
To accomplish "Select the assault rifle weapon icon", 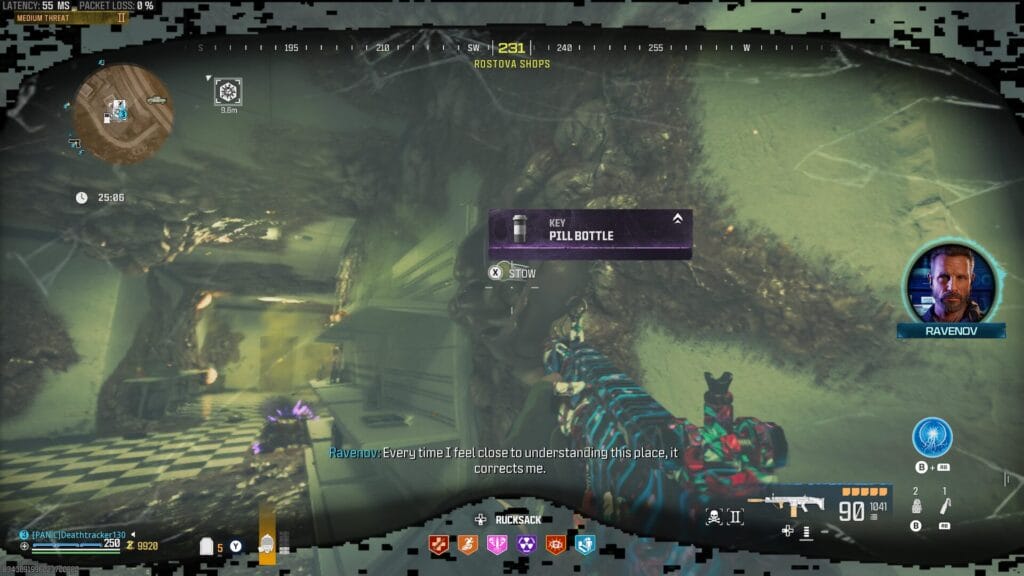I will [795, 504].
